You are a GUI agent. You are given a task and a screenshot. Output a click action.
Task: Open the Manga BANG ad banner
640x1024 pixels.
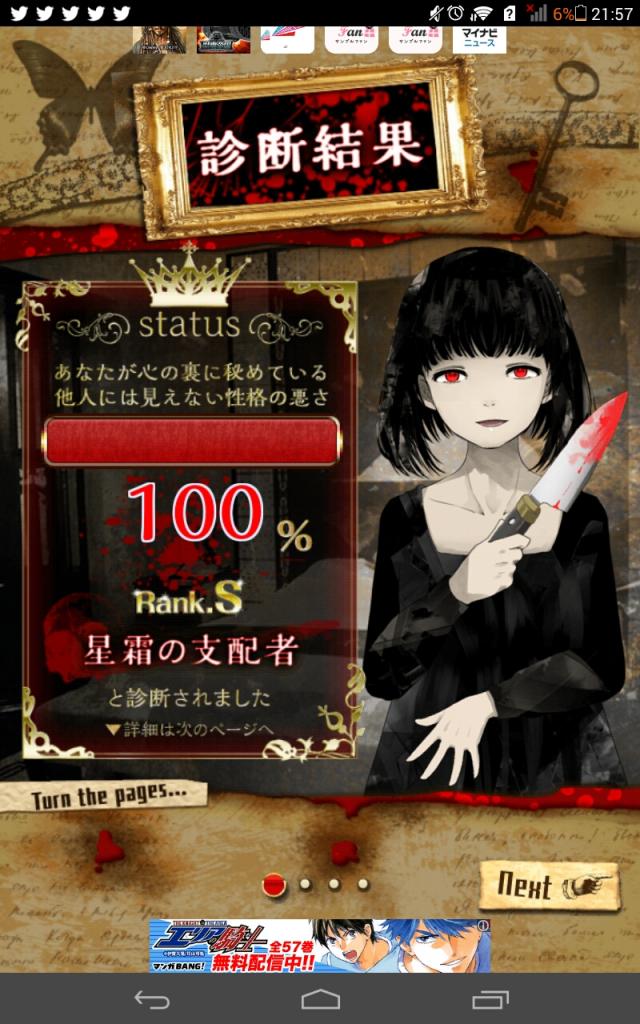(x=318, y=945)
